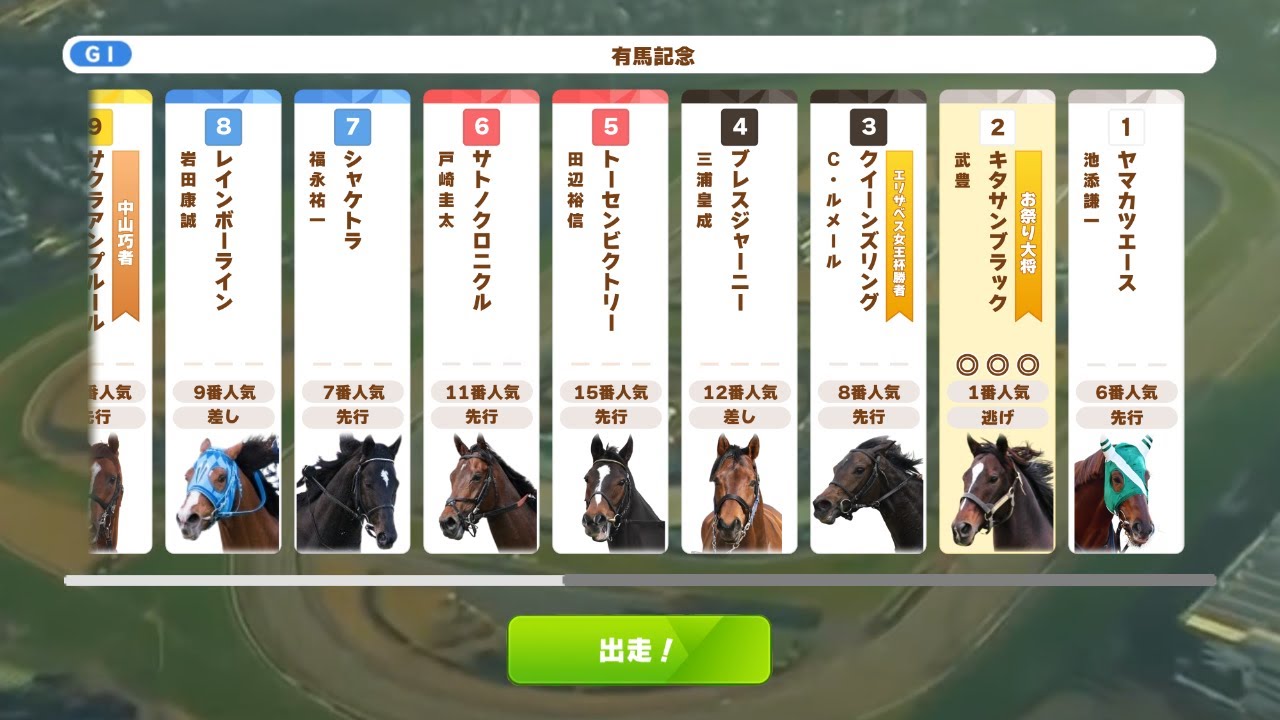Select the number 5 horse bib icon
The image size is (1280, 720).
click(x=610, y=127)
